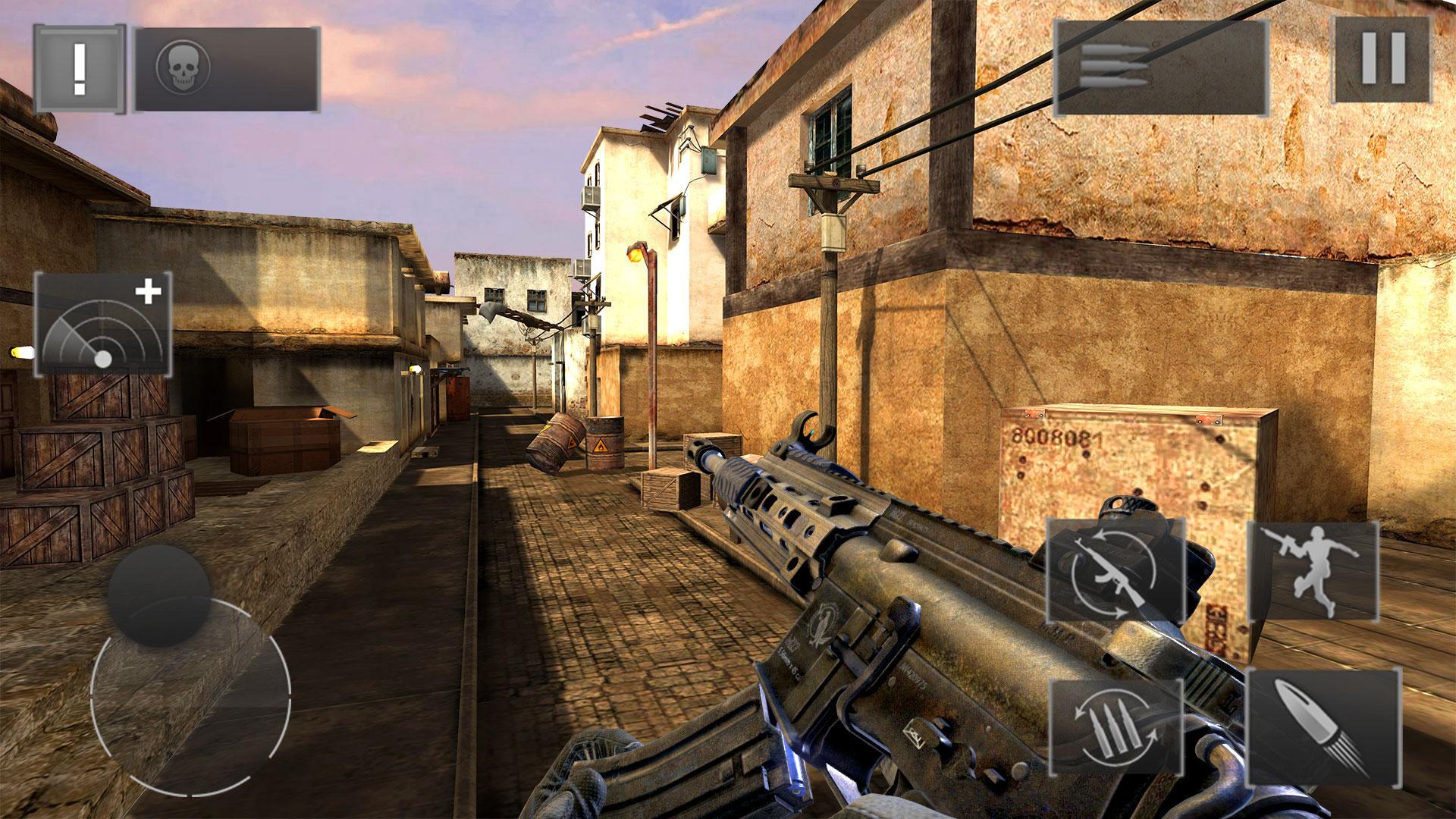Zoom the radar using the plus symbol
Image resolution: width=1456 pixels, height=819 pixels.
(x=150, y=290)
